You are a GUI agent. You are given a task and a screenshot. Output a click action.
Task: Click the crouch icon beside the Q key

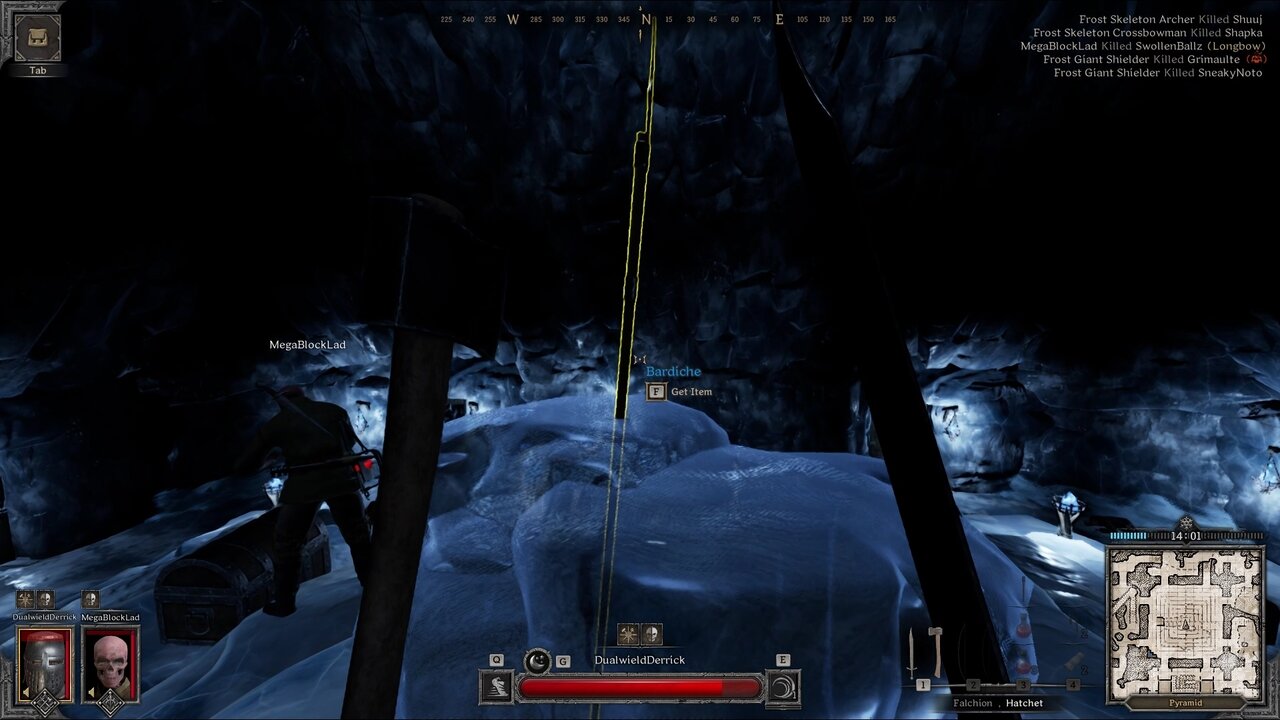pyautogui.click(x=497, y=686)
